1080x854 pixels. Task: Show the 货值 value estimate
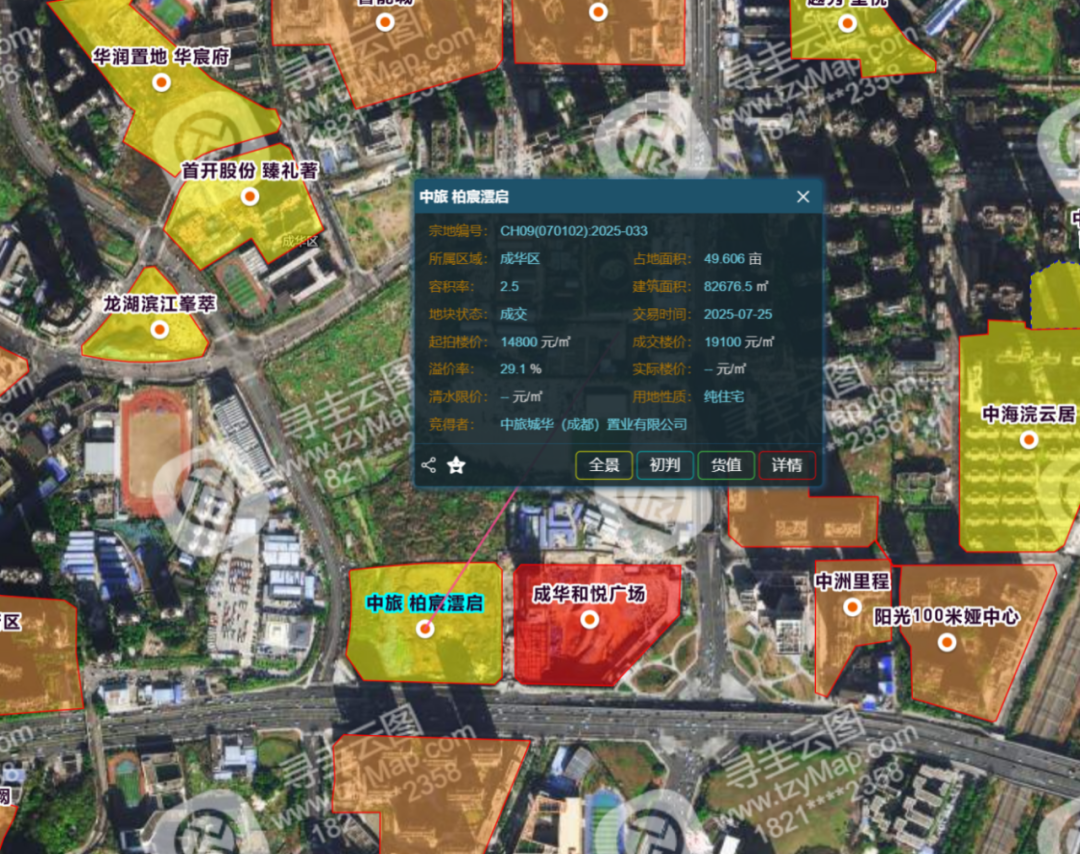726,465
